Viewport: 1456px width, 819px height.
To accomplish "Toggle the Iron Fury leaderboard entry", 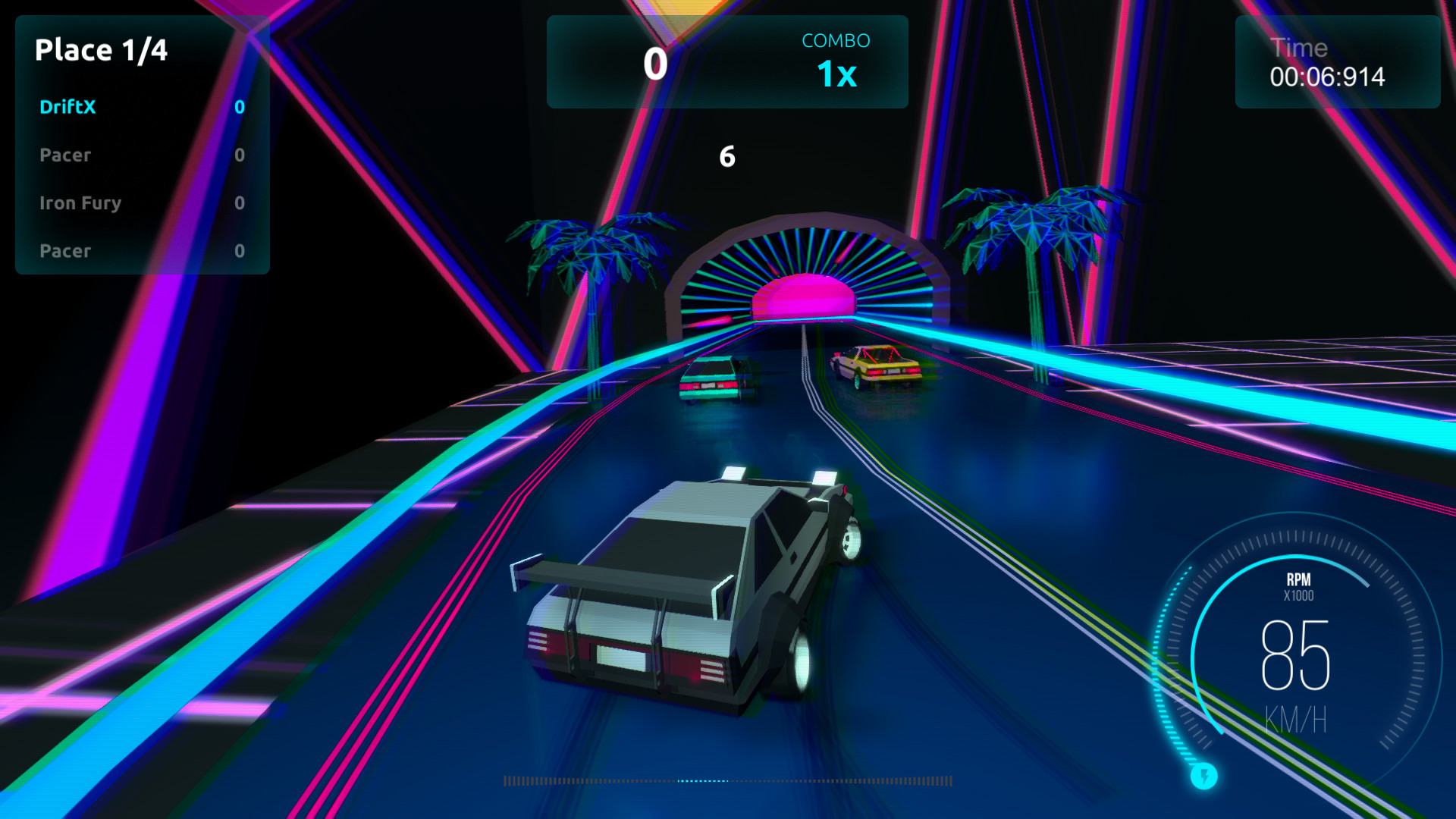I will pos(80,203).
